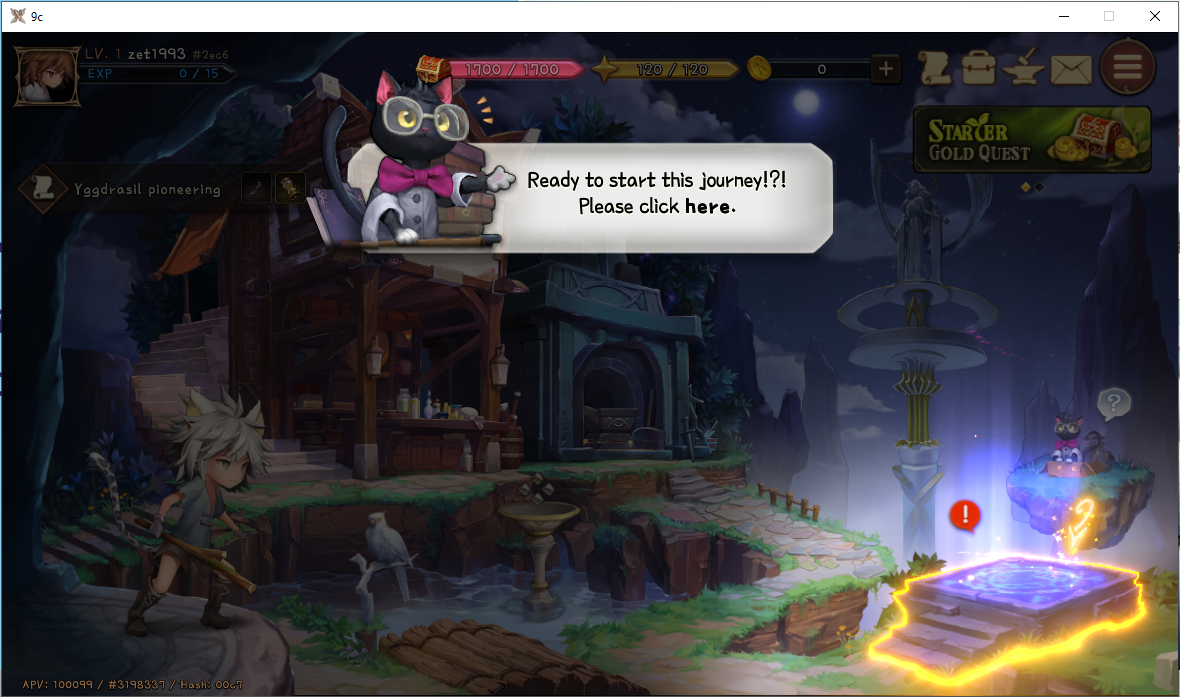Open the quest scroll icon
The image size is (1180, 697).
coord(934,68)
